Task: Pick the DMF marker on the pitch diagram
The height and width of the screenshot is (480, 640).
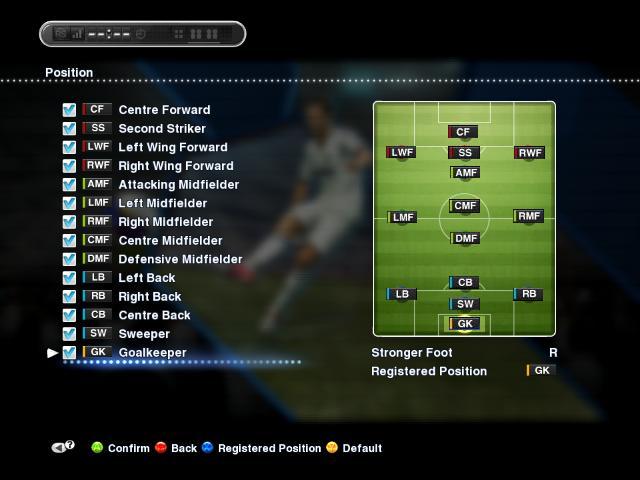Action: coord(465,239)
